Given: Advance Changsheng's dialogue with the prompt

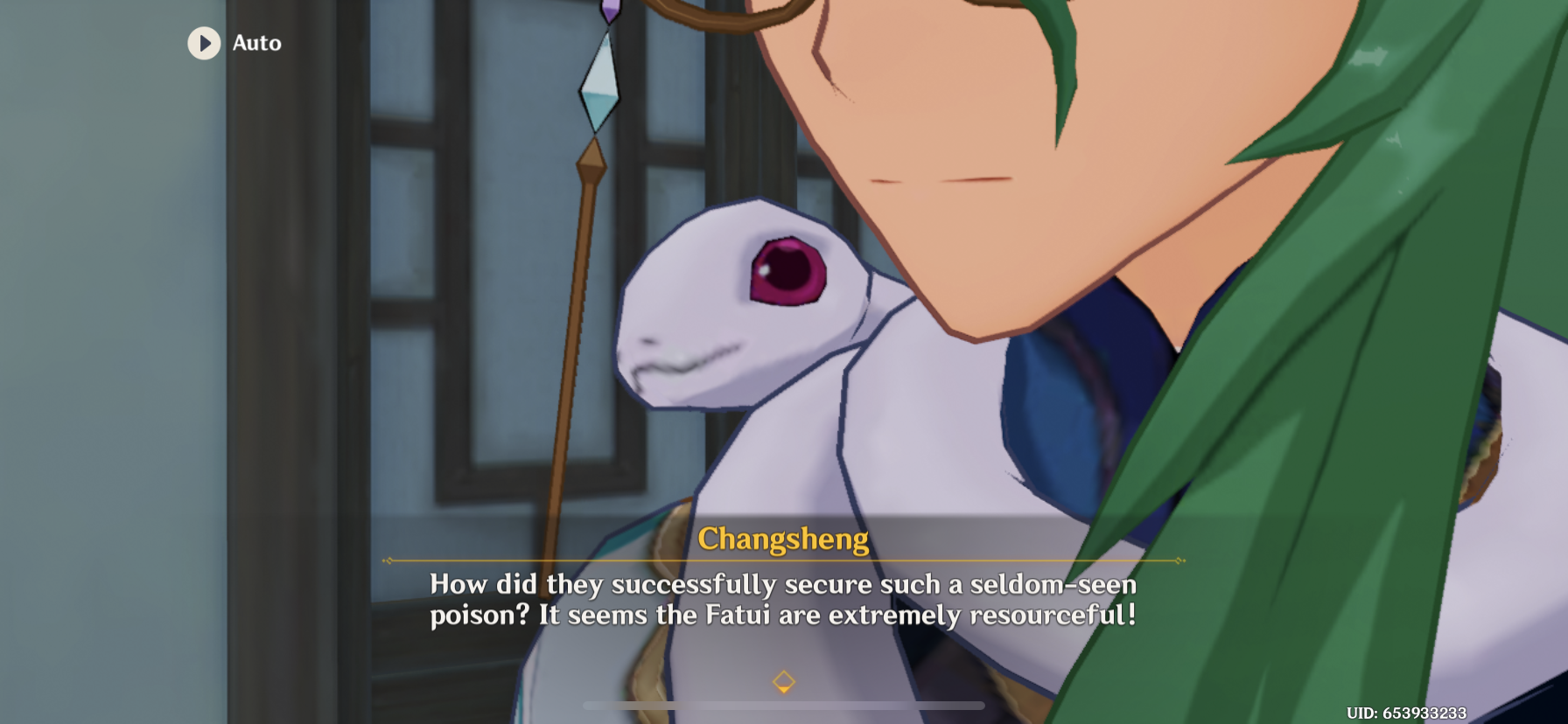Looking at the screenshot, I should [x=784, y=679].
